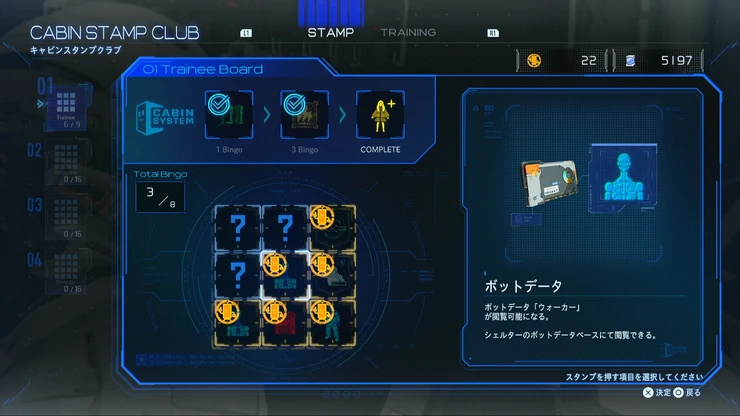View the COMPLETE reward outfit icon
Screen dimensions: 740x416
(x=380, y=116)
